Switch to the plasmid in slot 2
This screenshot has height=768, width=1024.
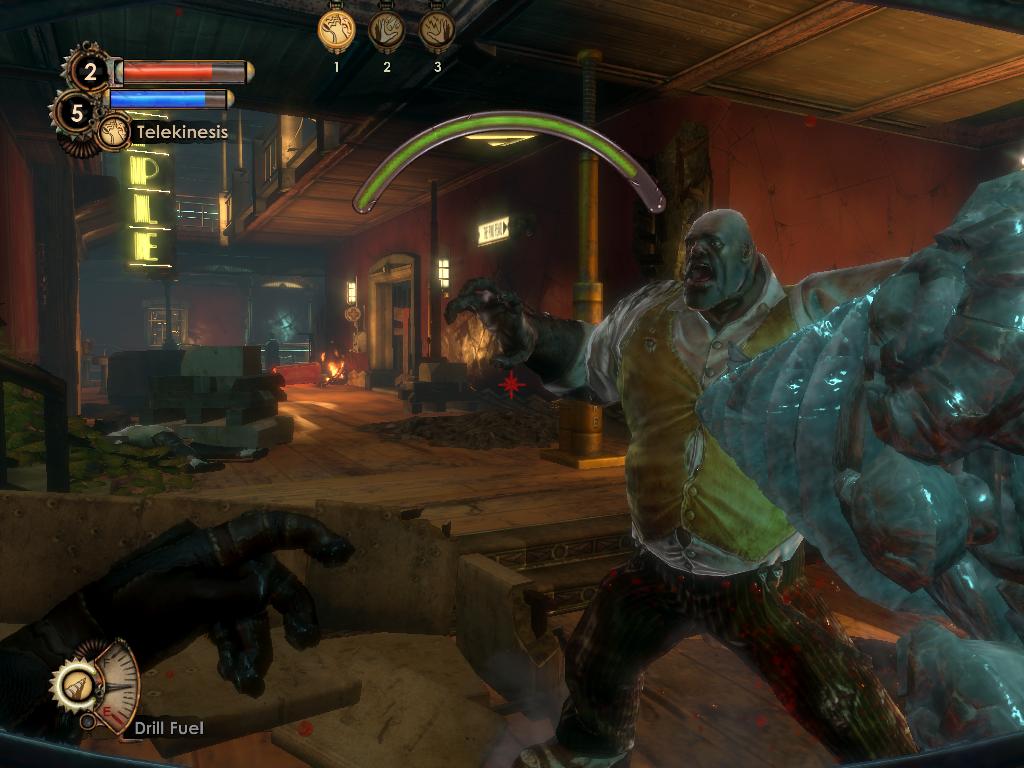pos(387,30)
